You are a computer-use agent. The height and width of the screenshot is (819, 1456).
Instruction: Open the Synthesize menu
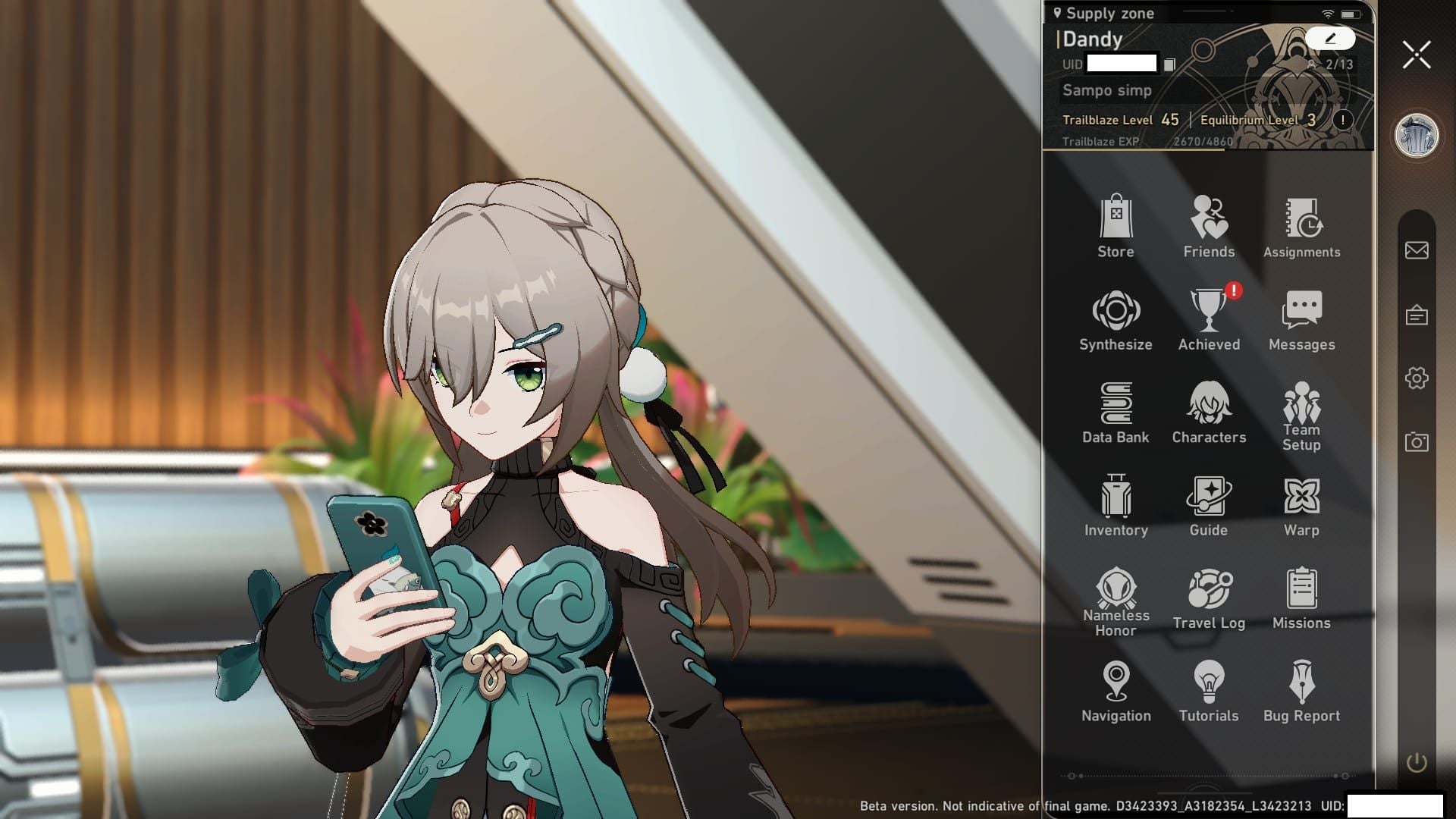point(1116,319)
